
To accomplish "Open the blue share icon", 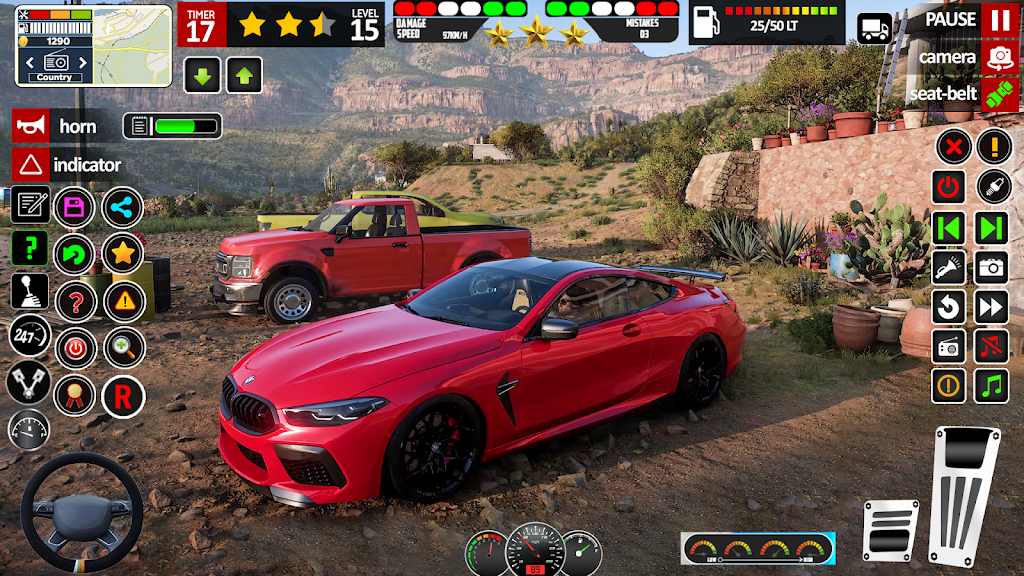I will [x=123, y=207].
